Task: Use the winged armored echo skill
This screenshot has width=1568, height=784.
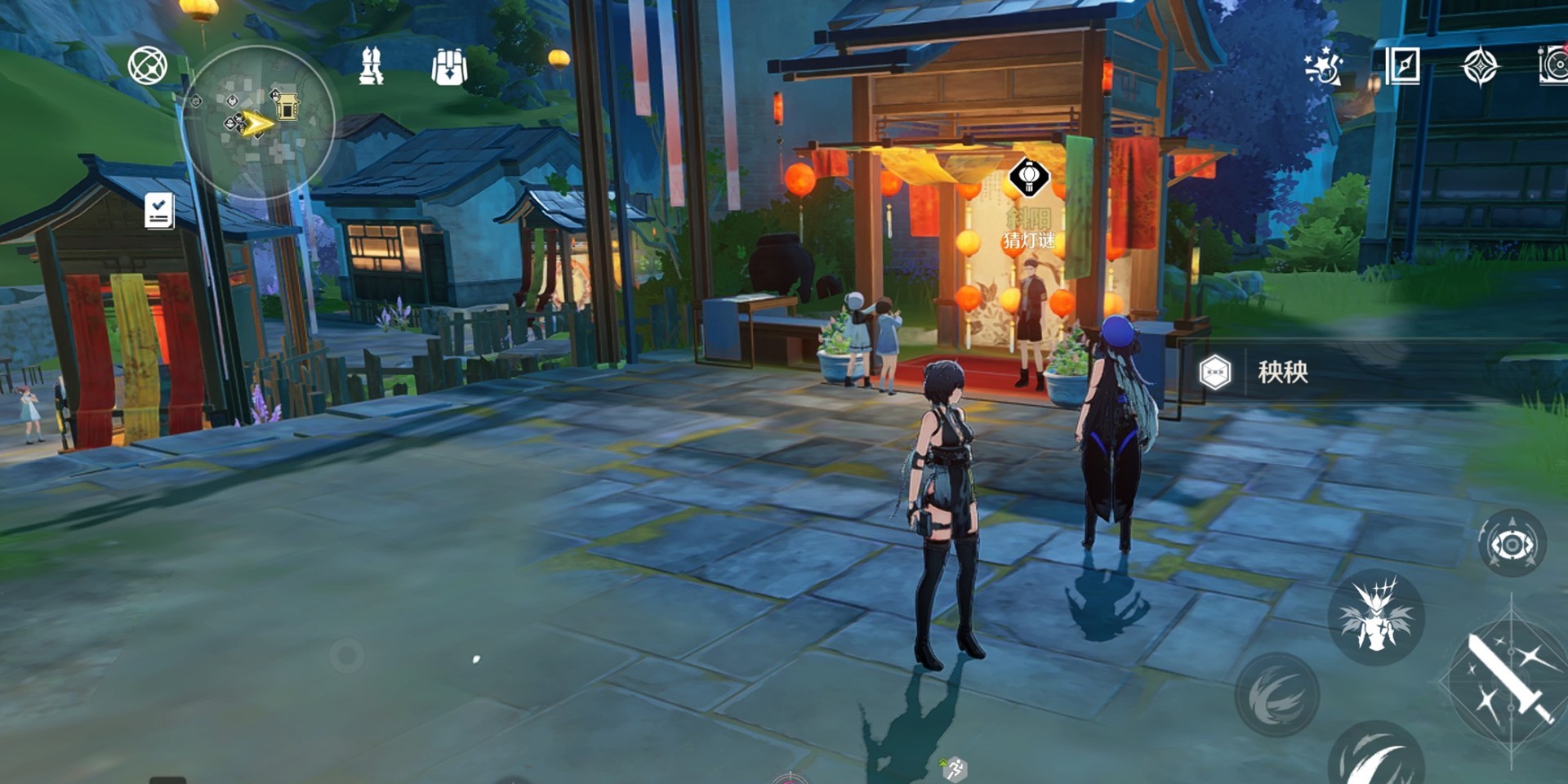Action: (x=1376, y=617)
